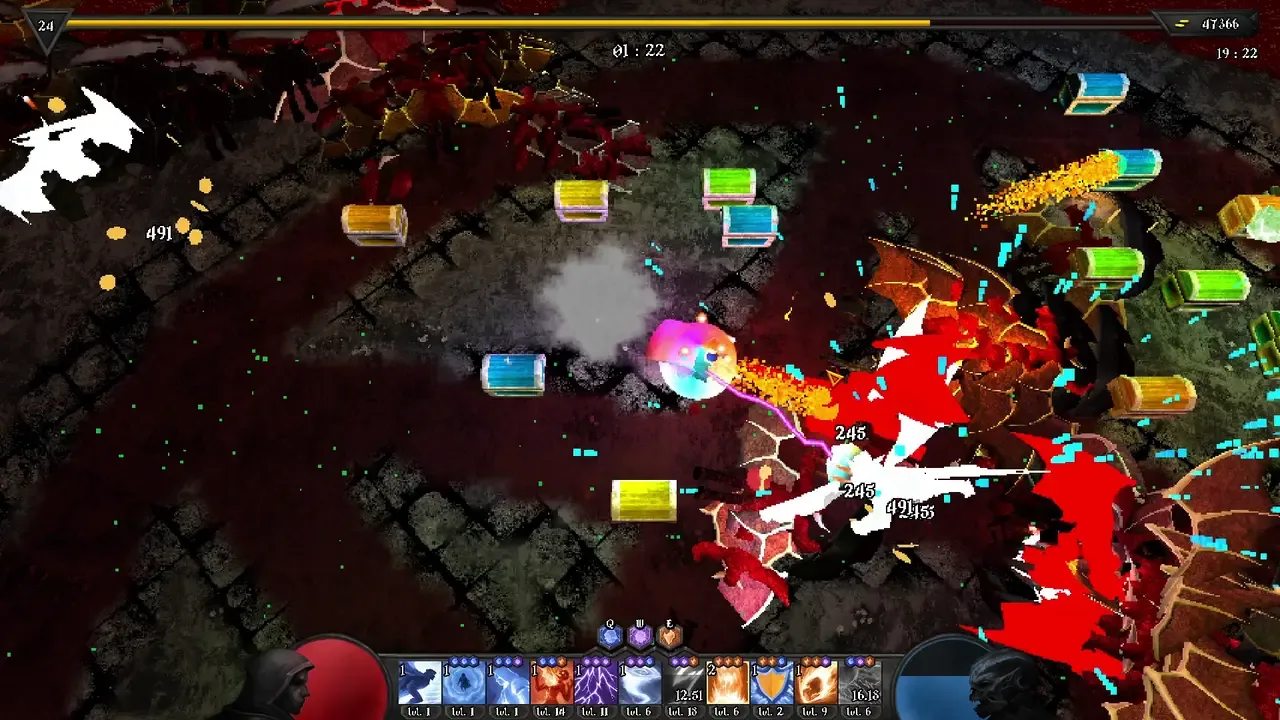Use the blue lightning figure skill

coord(508,684)
